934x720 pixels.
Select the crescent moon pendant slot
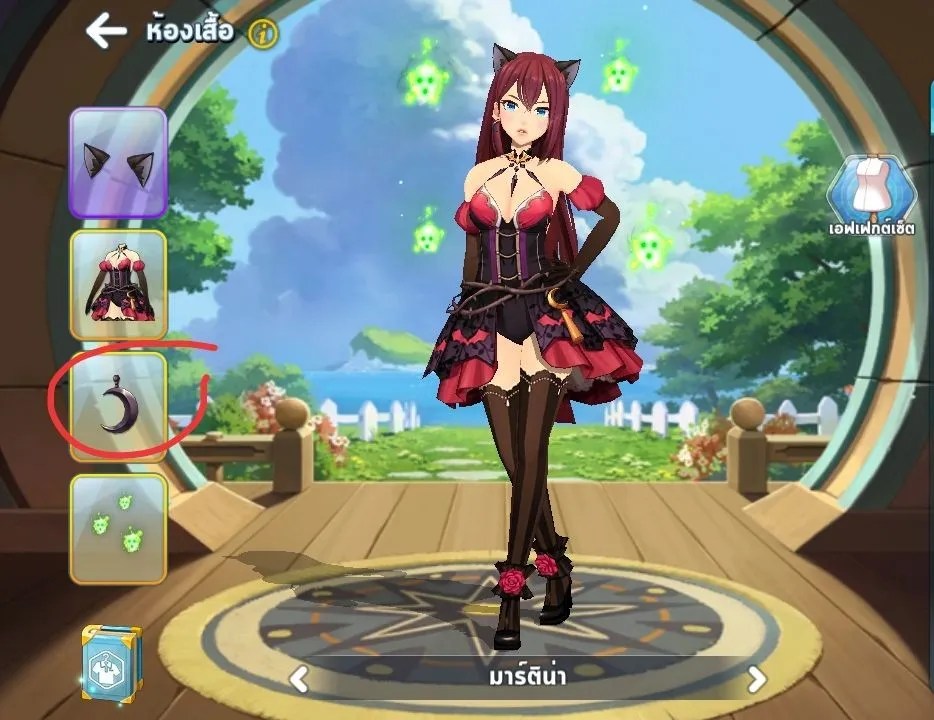point(118,407)
